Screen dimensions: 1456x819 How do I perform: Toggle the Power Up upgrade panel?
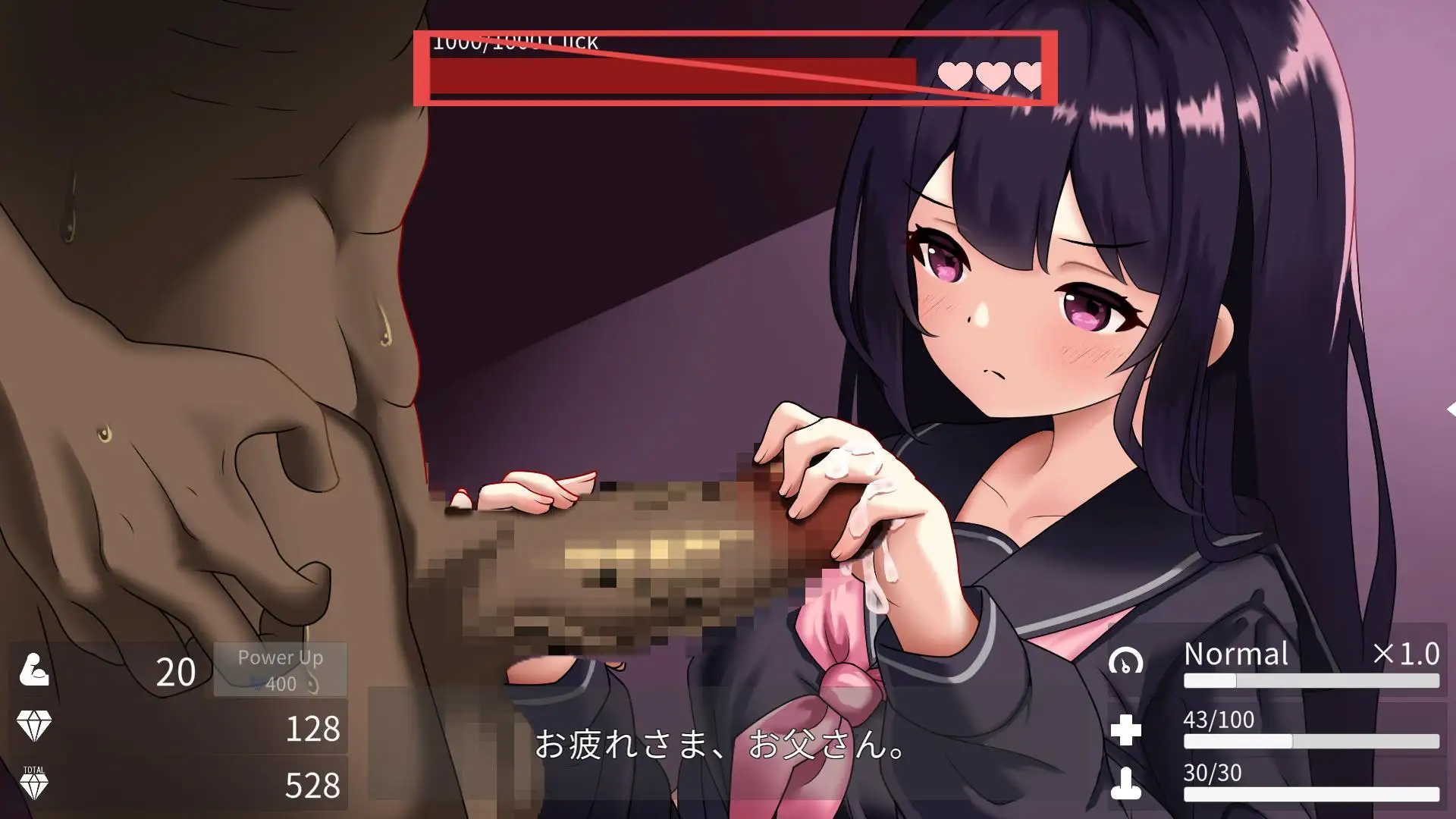[281, 669]
